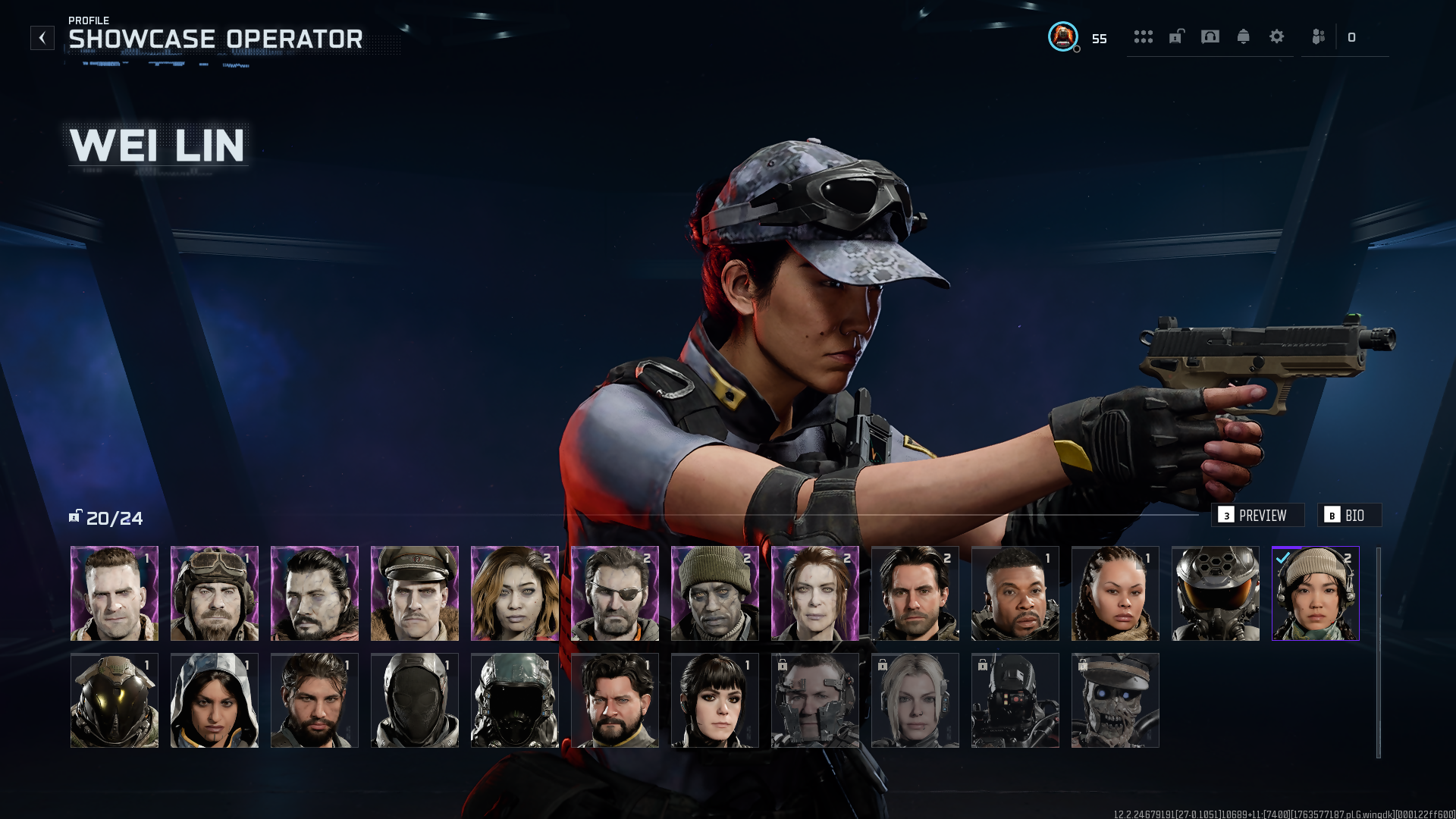The width and height of the screenshot is (1456, 819).
Task: Choose the black bob haircut operator
Action: pos(715,701)
